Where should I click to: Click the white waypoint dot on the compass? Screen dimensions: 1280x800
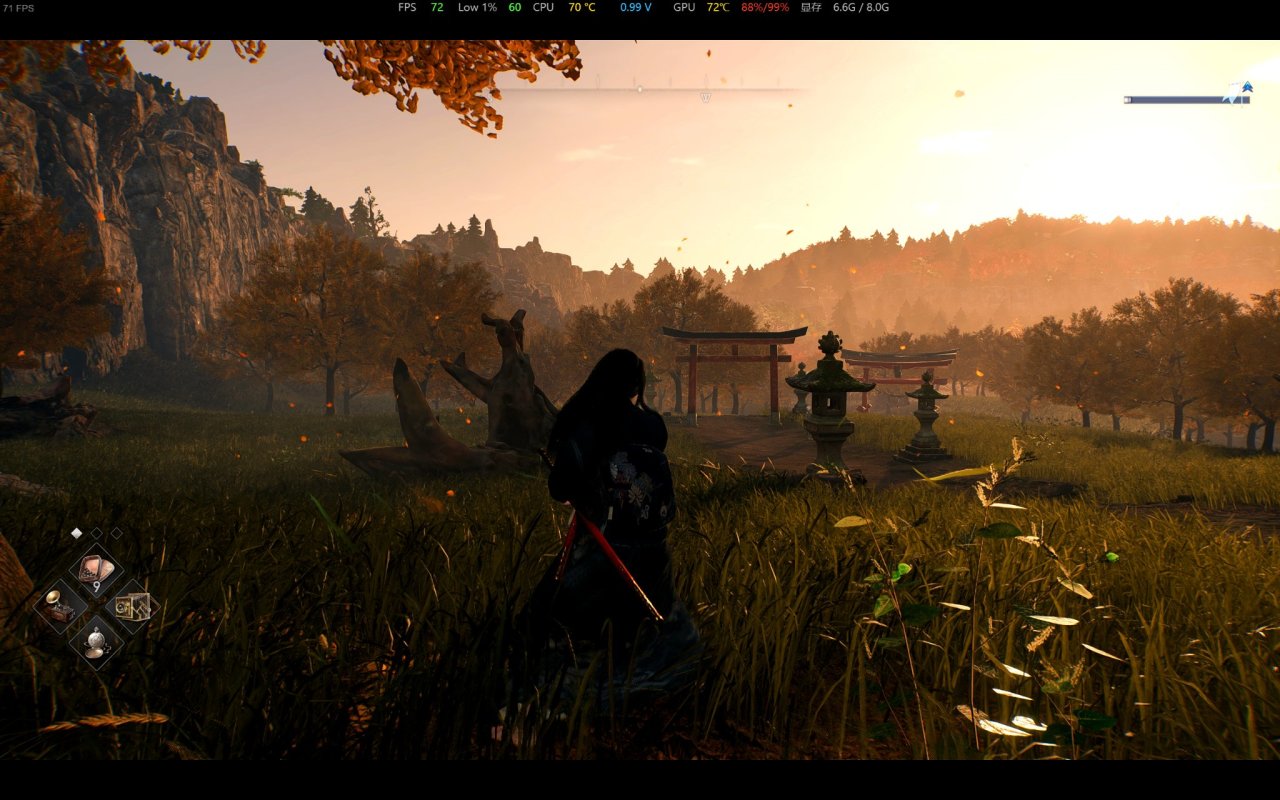(640, 89)
